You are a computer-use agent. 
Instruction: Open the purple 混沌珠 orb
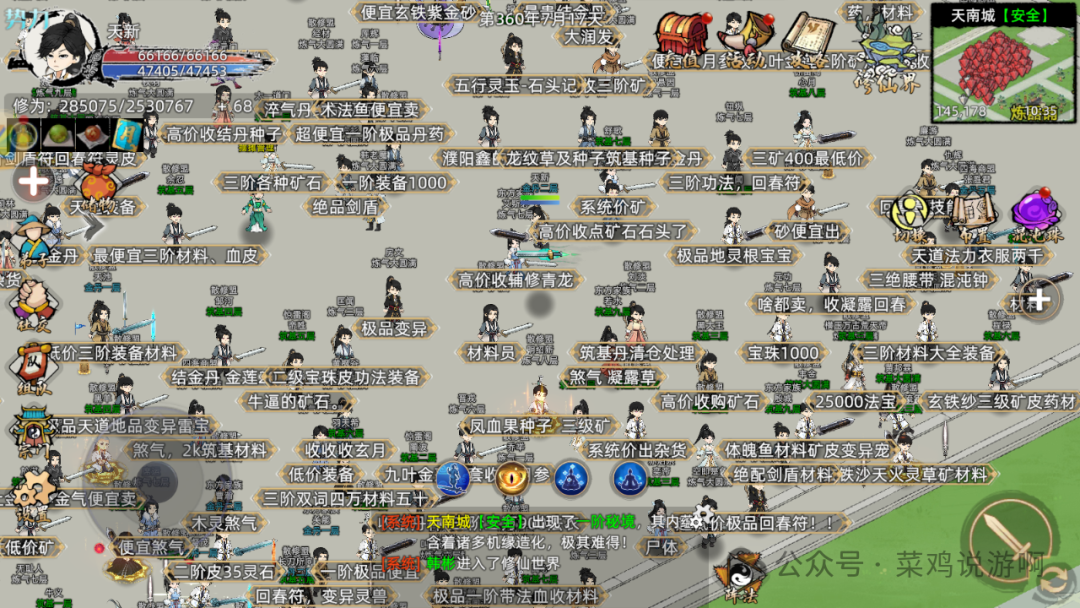tap(1036, 213)
